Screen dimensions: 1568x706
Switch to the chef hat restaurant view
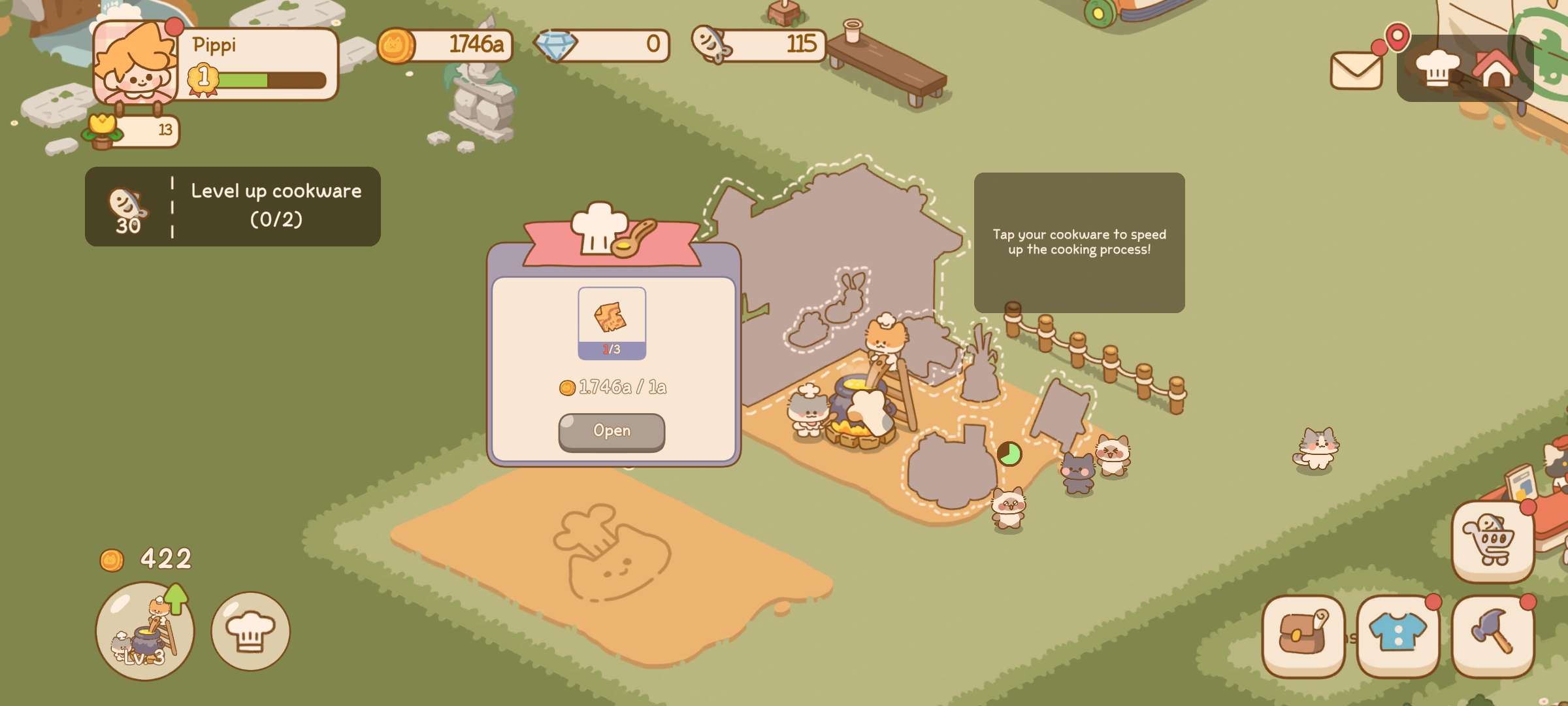tap(1437, 68)
